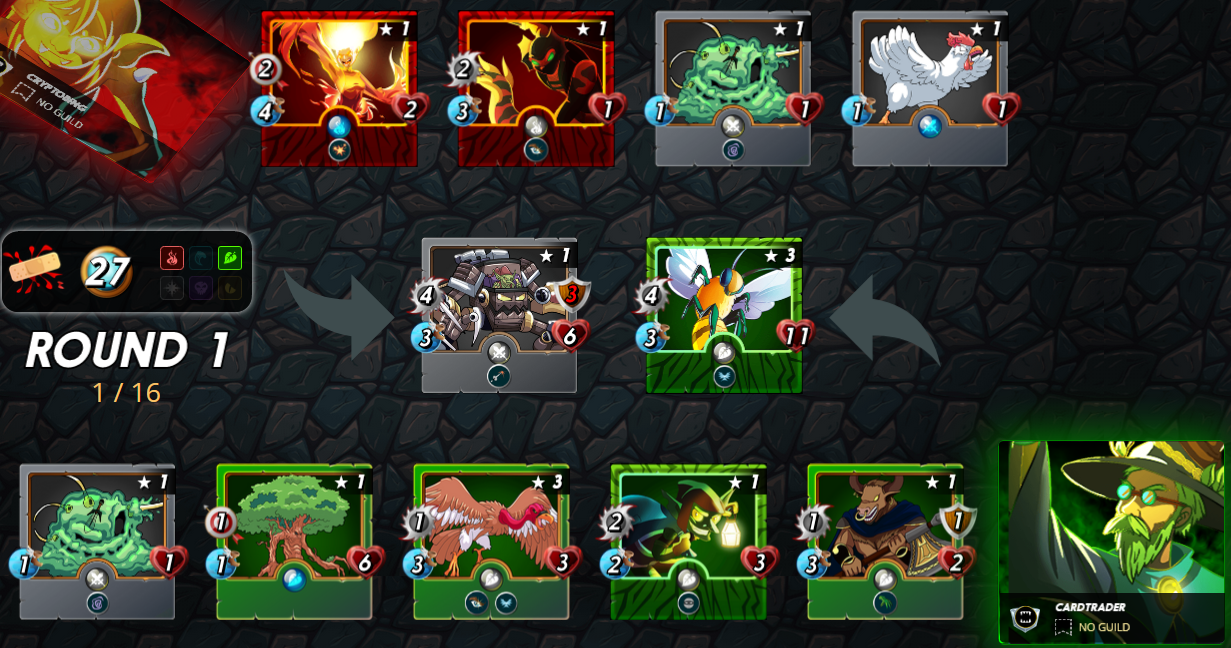Screen dimensions: 1231x648
Task: Click the red fire splinter icon
Action: (172, 258)
